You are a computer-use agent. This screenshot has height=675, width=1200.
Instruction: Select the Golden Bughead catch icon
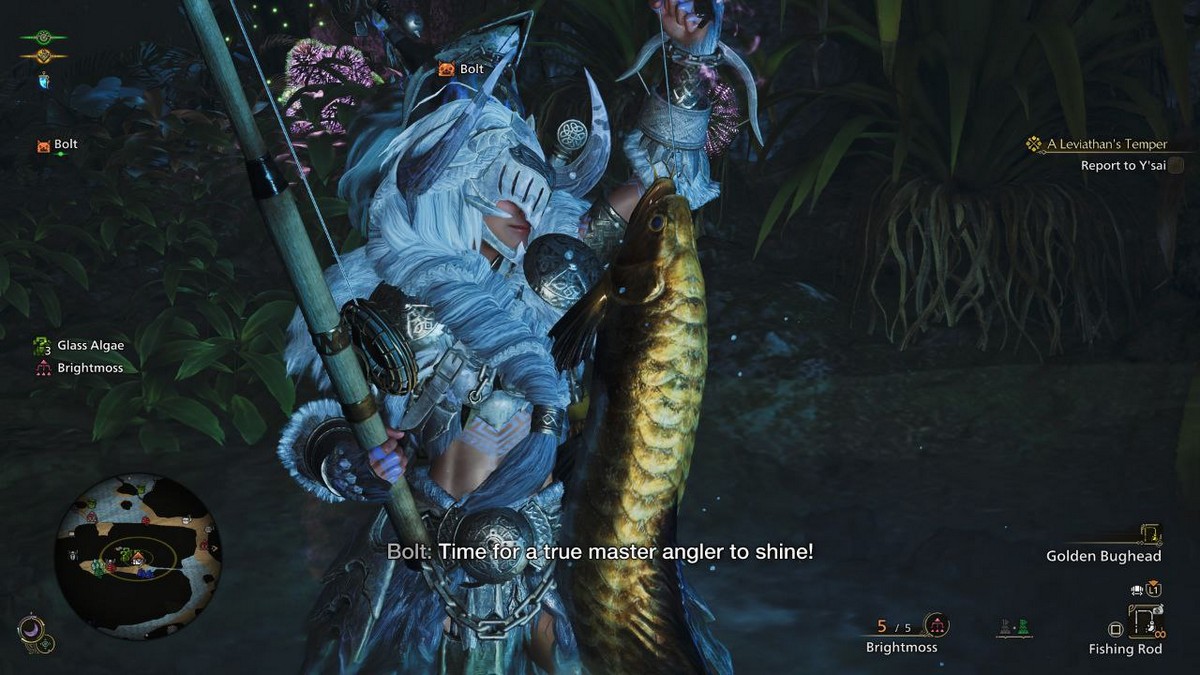(x=1150, y=535)
